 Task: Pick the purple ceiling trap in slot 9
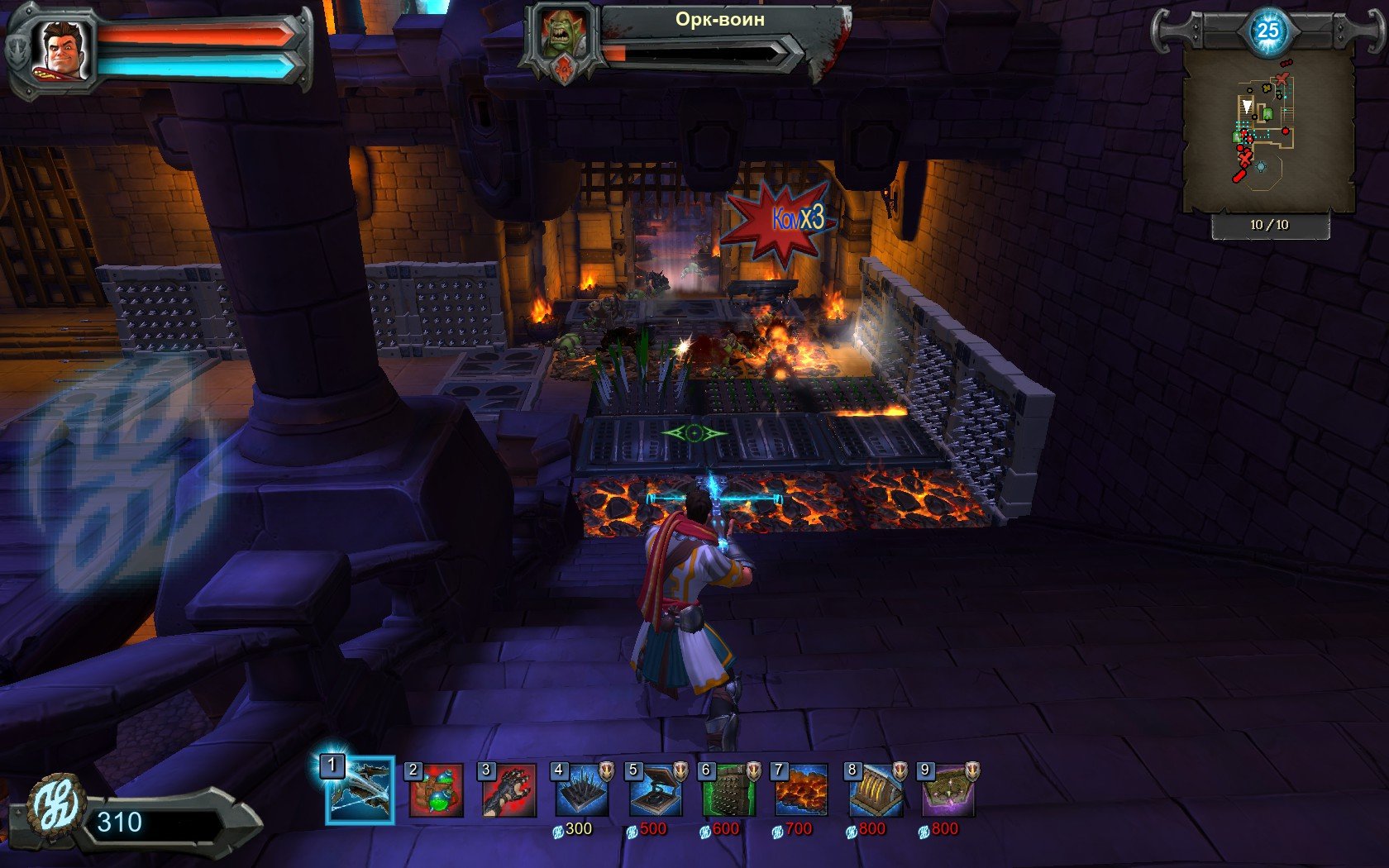947,791
